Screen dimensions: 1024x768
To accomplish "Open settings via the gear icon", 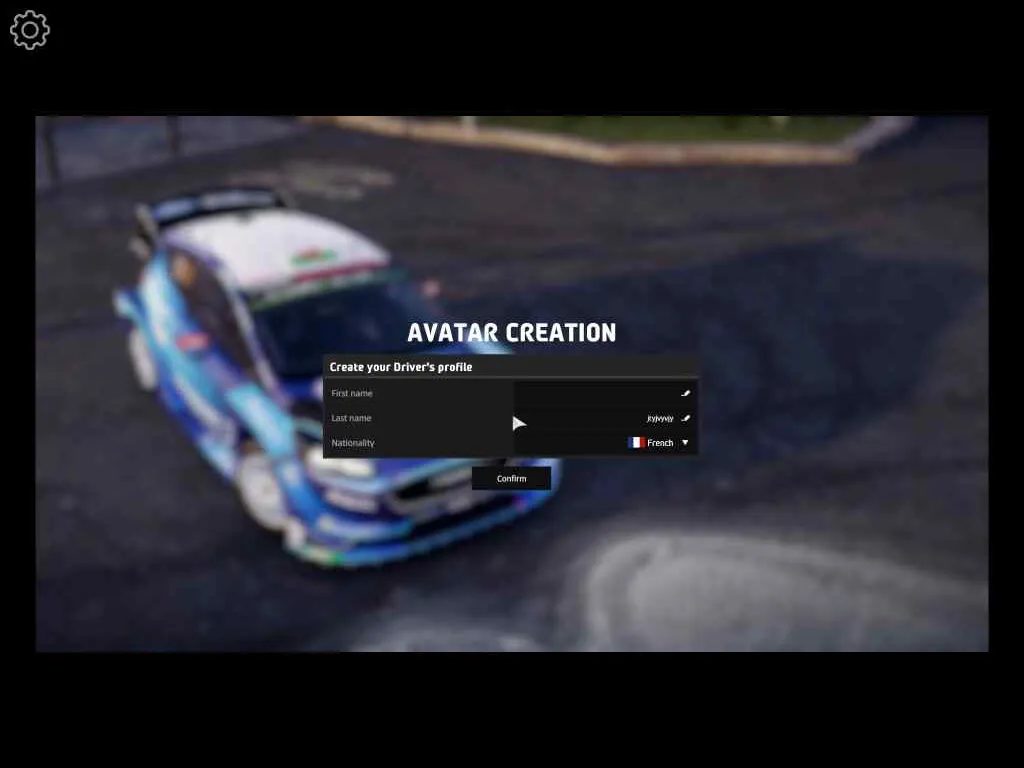I will point(30,30).
